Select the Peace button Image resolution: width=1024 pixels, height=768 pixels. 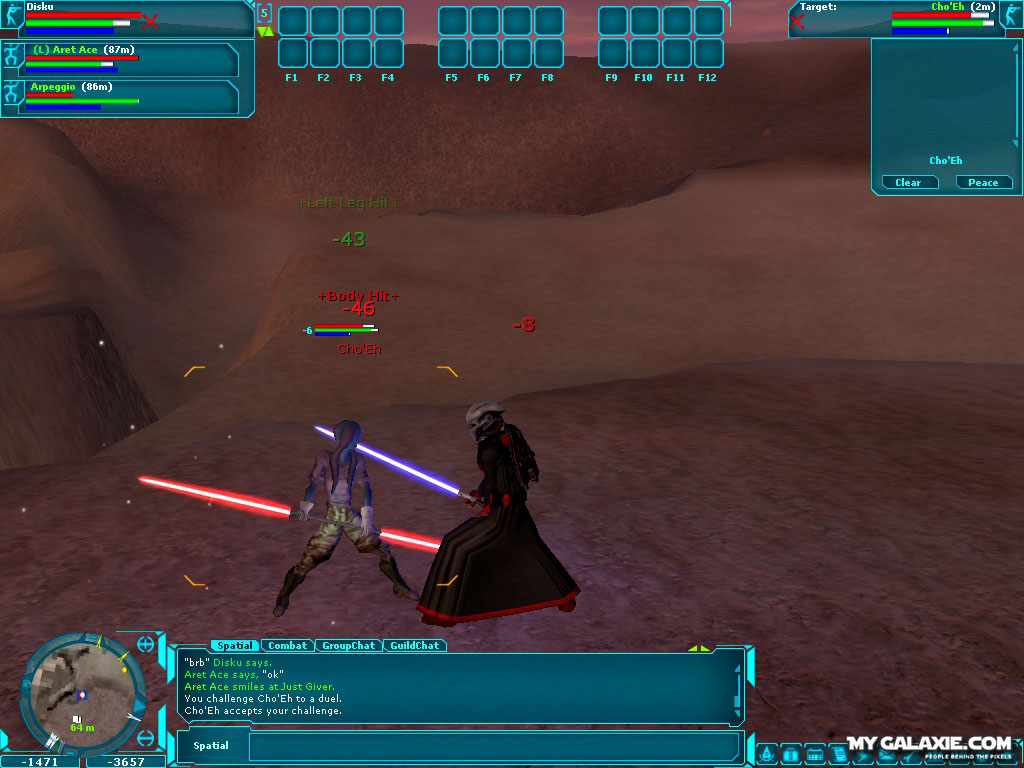coord(983,182)
